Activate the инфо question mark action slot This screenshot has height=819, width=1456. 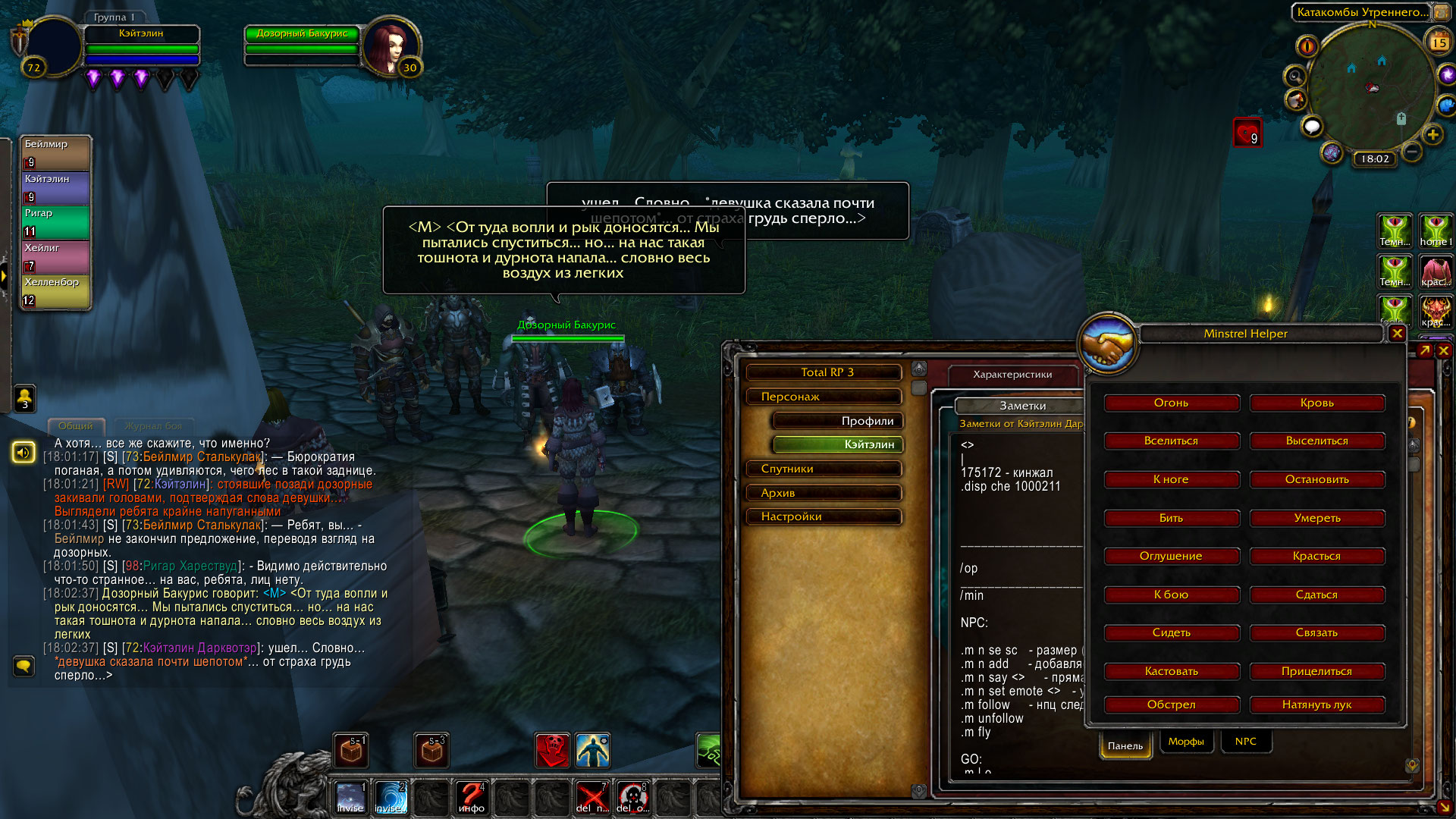[471, 797]
